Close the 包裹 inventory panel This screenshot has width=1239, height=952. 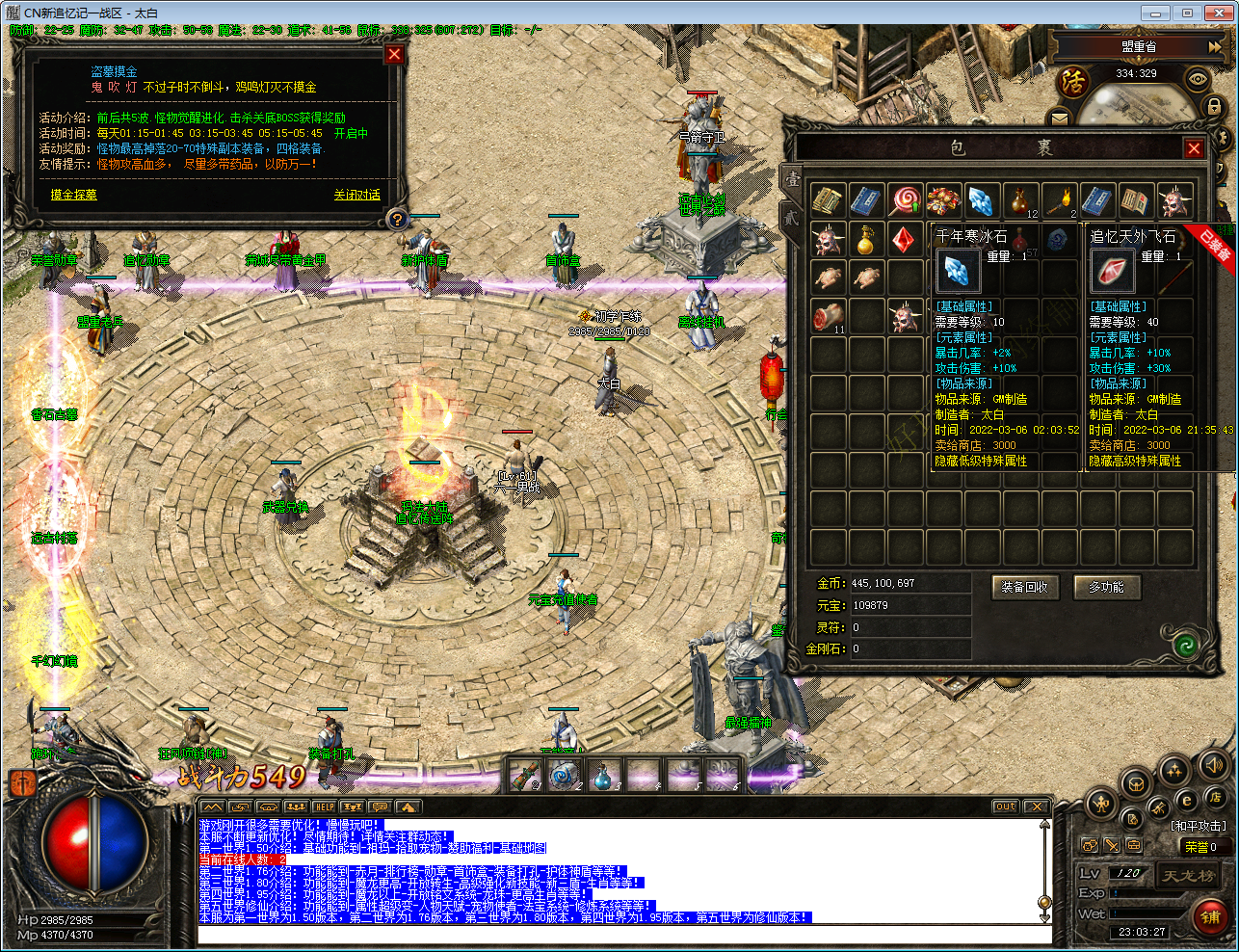click(1194, 148)
